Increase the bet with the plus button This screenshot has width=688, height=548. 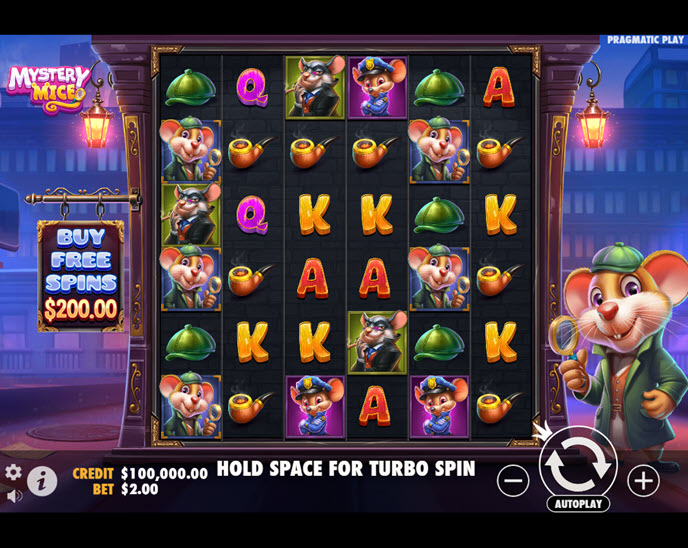tap(643, 481)
